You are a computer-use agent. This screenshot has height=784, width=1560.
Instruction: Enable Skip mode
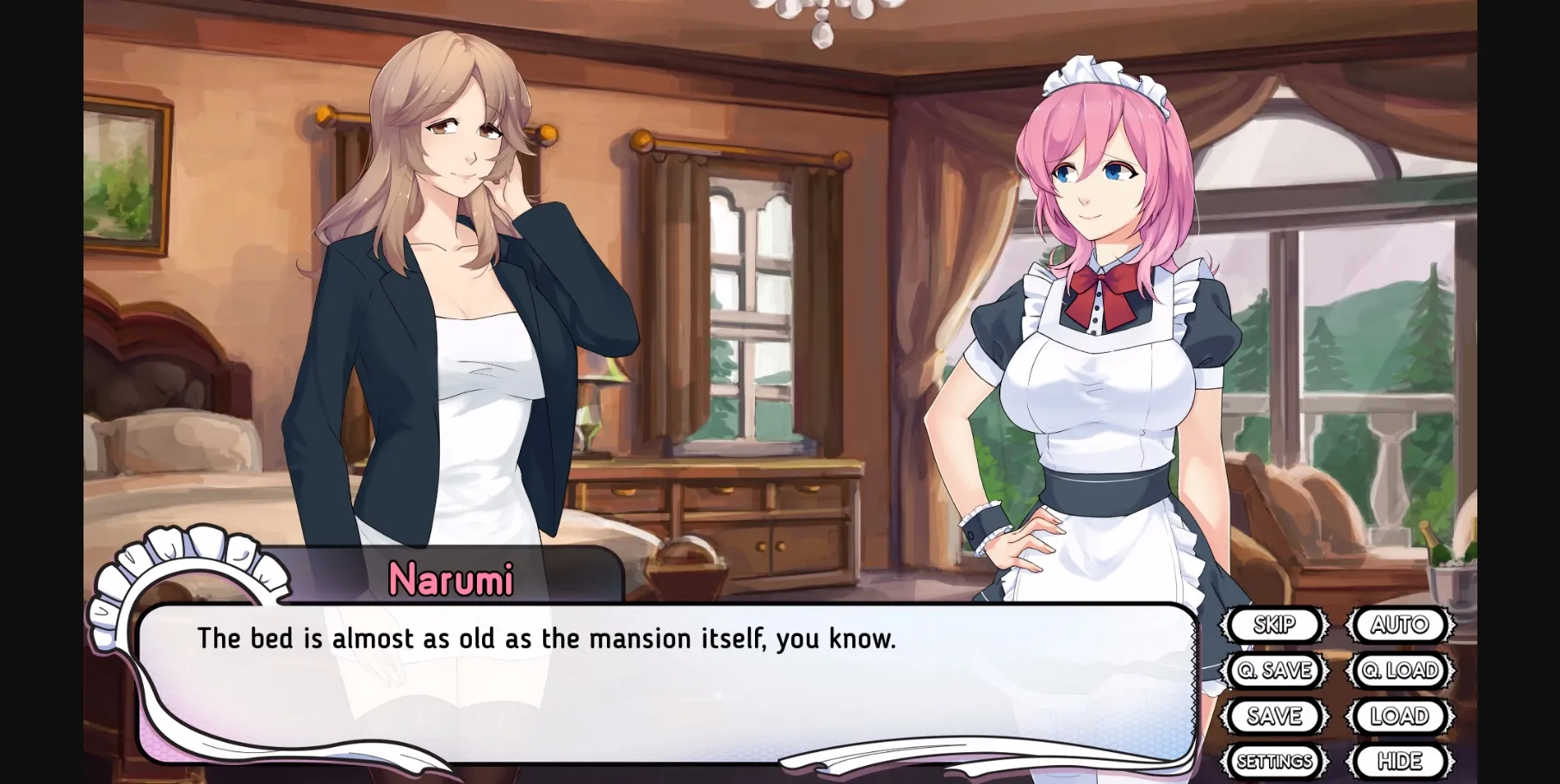coord(1275,625)
